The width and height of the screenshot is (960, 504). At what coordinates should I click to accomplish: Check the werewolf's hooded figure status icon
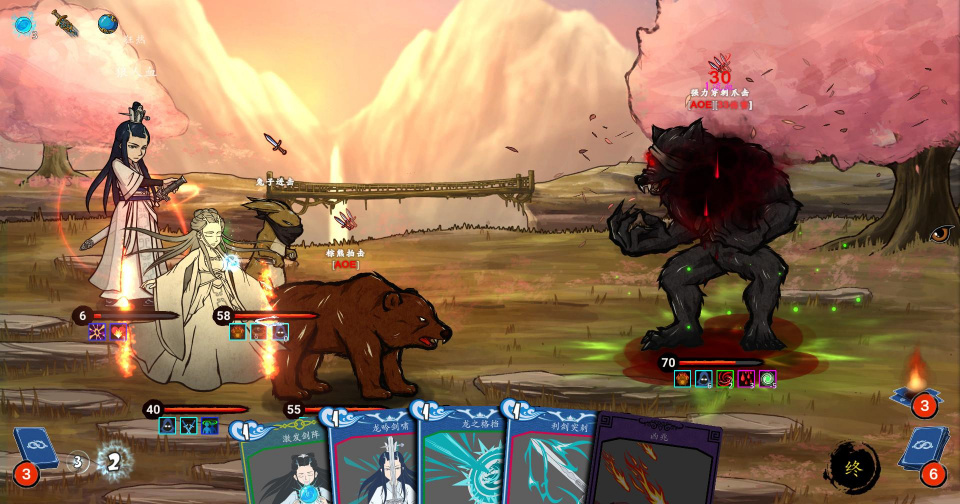[x=704, y=378]
